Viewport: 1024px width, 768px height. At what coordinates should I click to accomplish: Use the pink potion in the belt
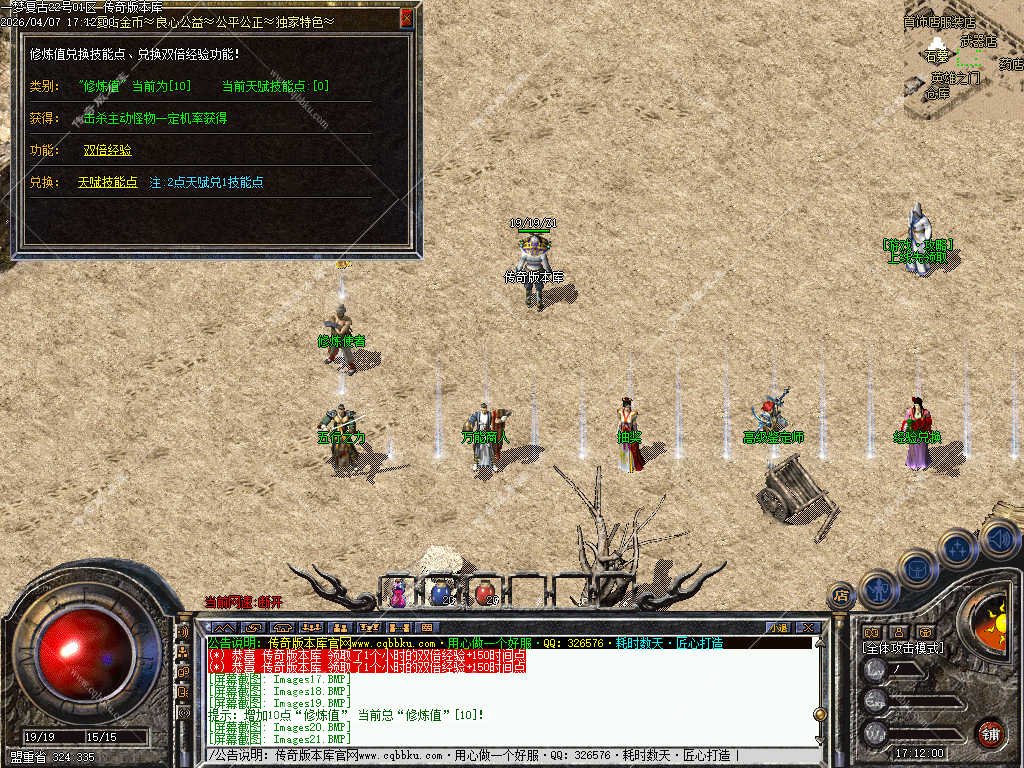click(398, 593)
